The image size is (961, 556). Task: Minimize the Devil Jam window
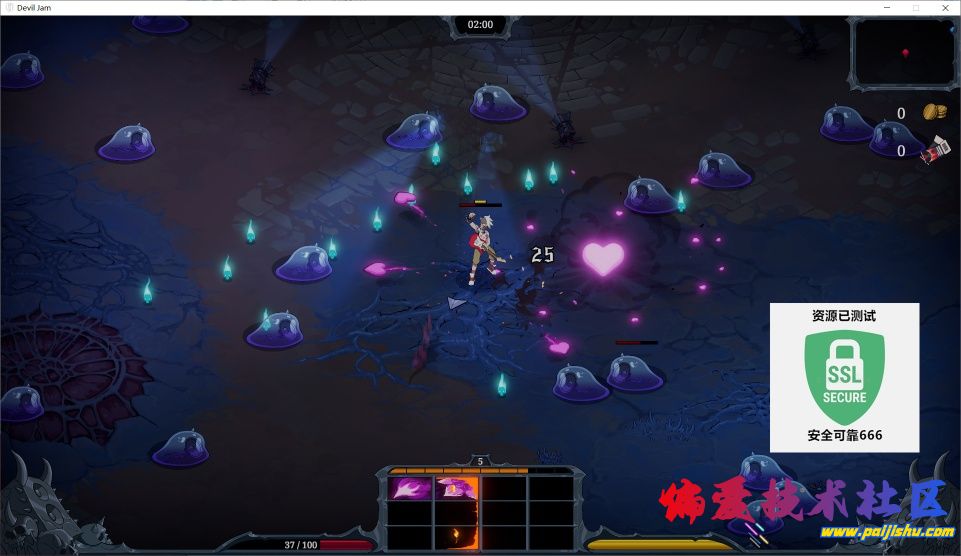(886, 7)
